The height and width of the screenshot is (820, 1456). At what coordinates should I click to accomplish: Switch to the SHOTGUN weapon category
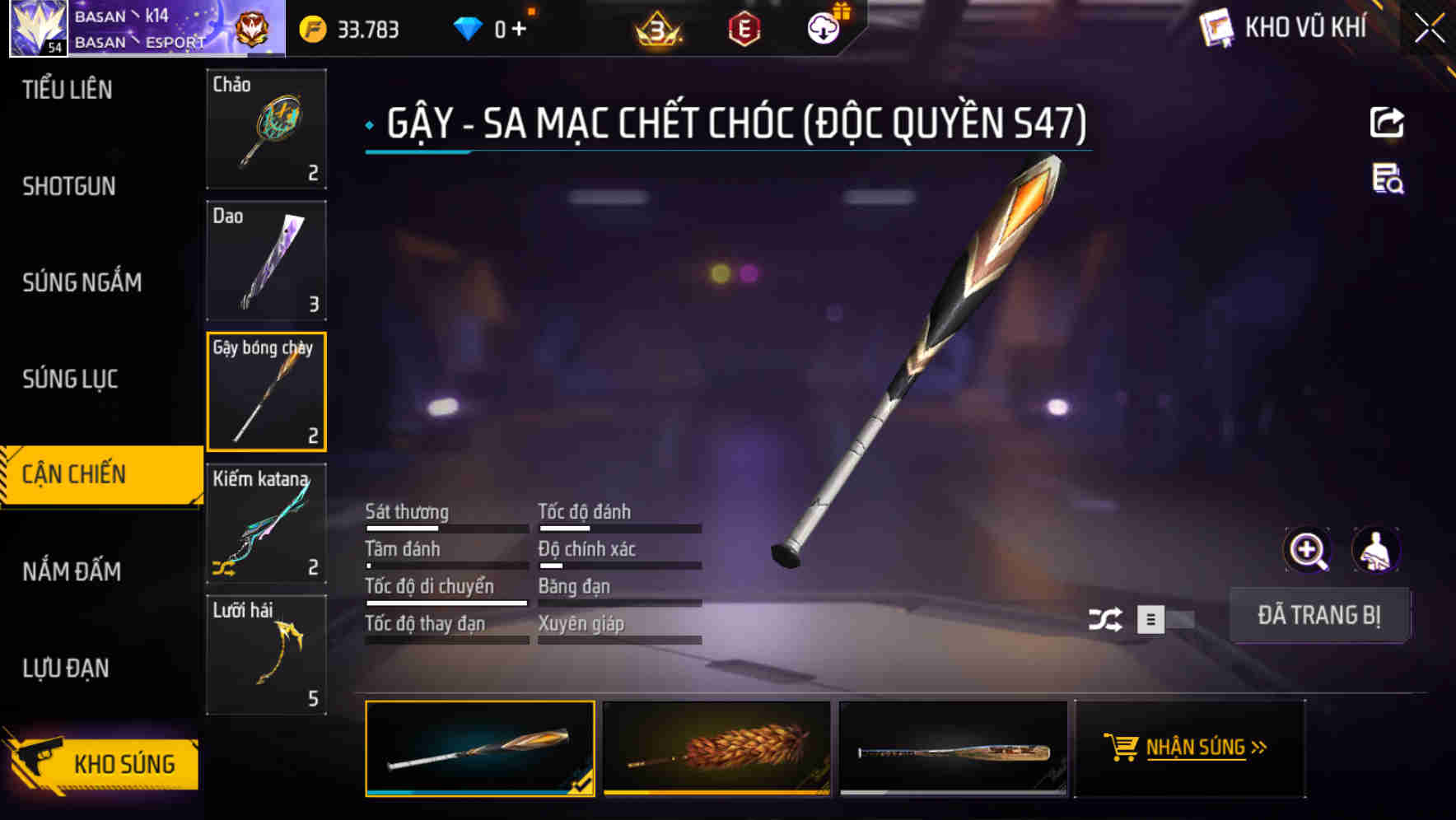pyautogui.click(x=68, y=186)
